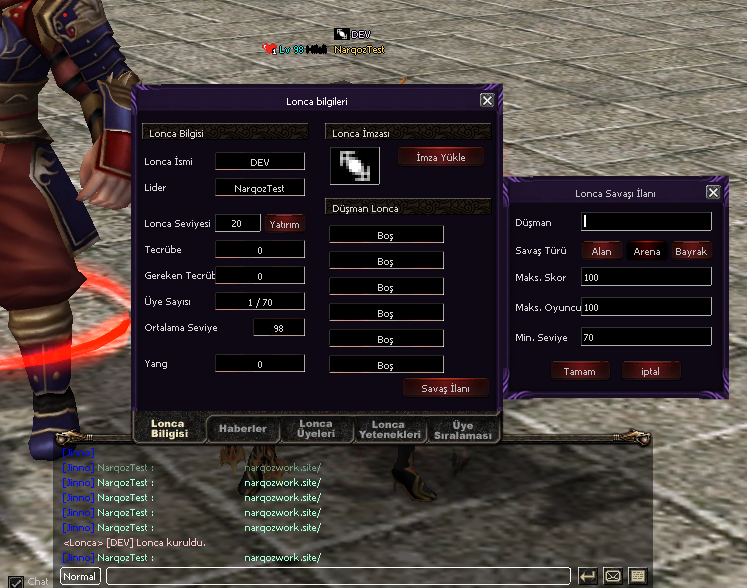Screen dimensions: 747x588
Task: Open the Lonca Üyeleri tab
Action: tap(316, 429)
